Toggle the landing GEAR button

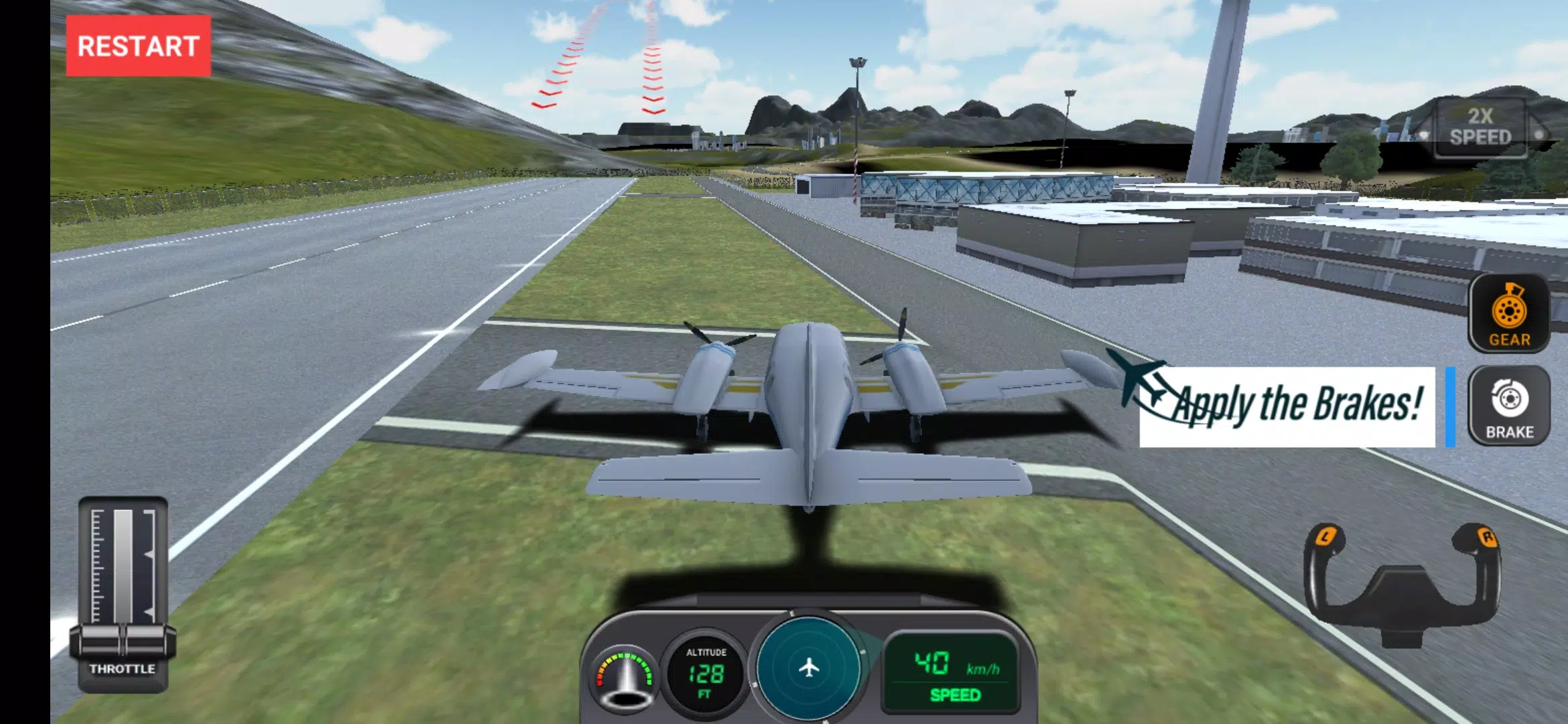pyautogui.click(x=1509, y=313)
